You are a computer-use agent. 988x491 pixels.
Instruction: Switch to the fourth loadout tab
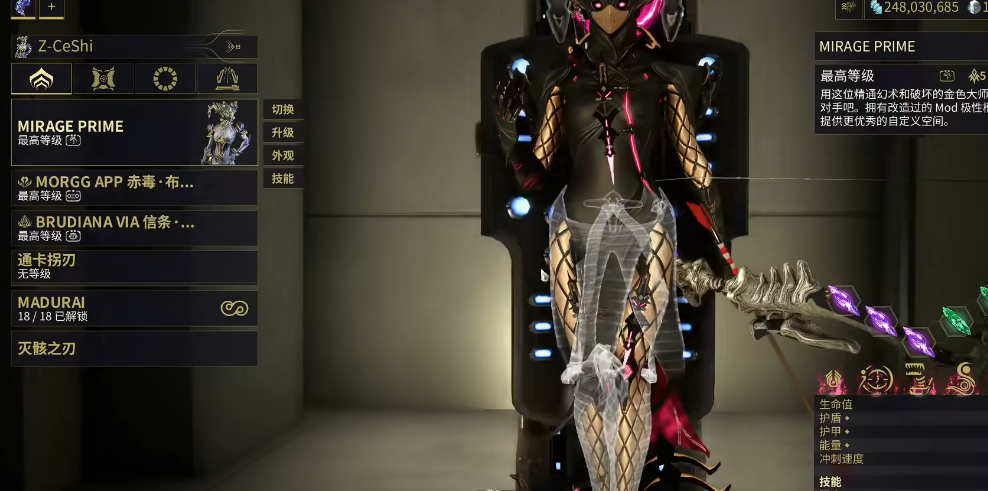[227, 79]
